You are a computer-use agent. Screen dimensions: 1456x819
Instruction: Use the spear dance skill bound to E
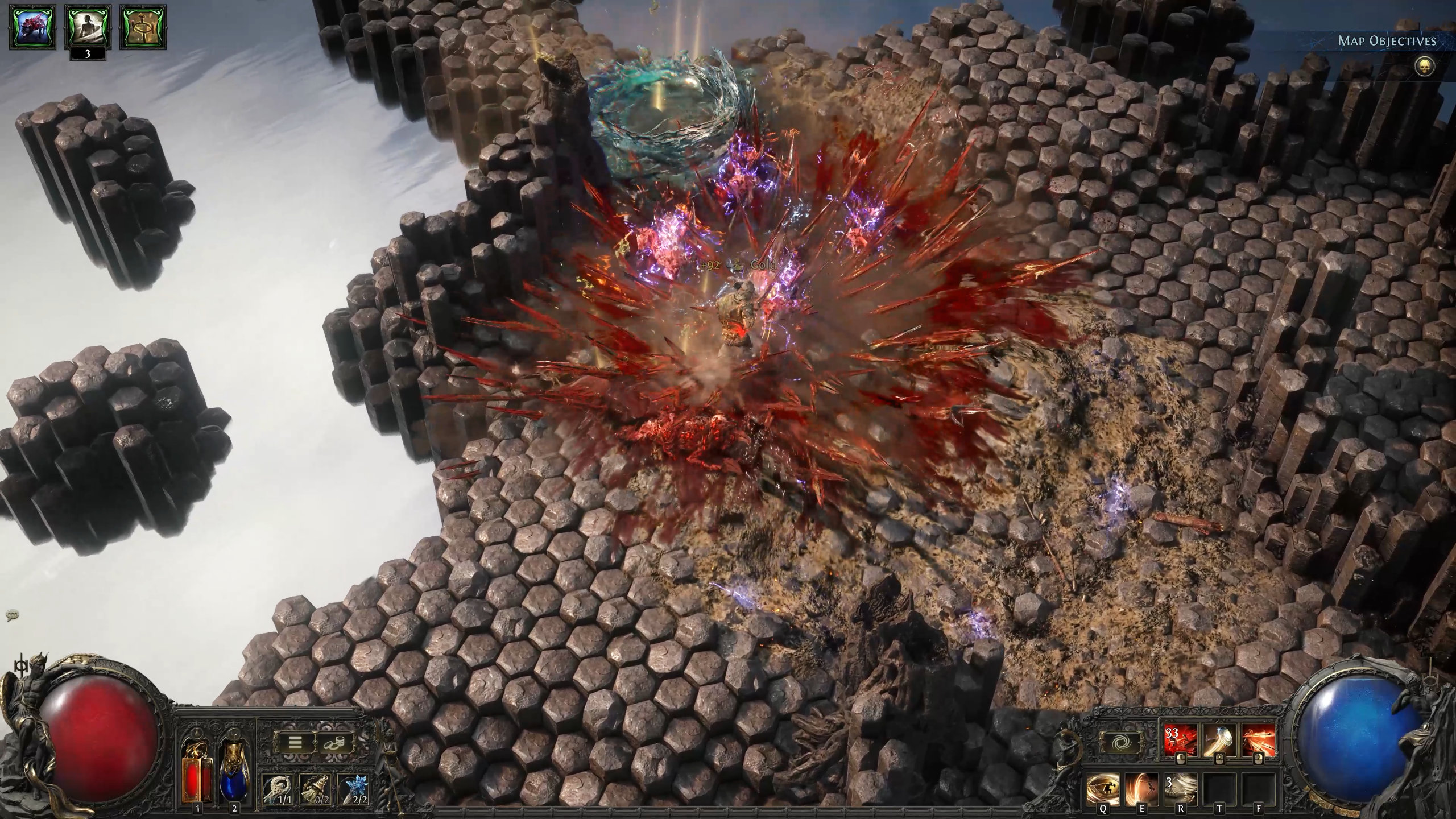(x=1141, y=789)
